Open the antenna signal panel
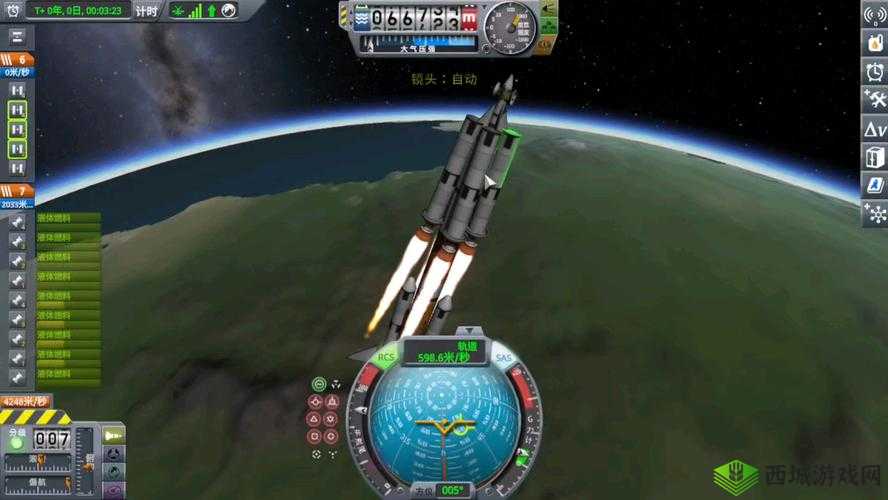This screenshot has height=500, width=888. click(x=874, y=16)
